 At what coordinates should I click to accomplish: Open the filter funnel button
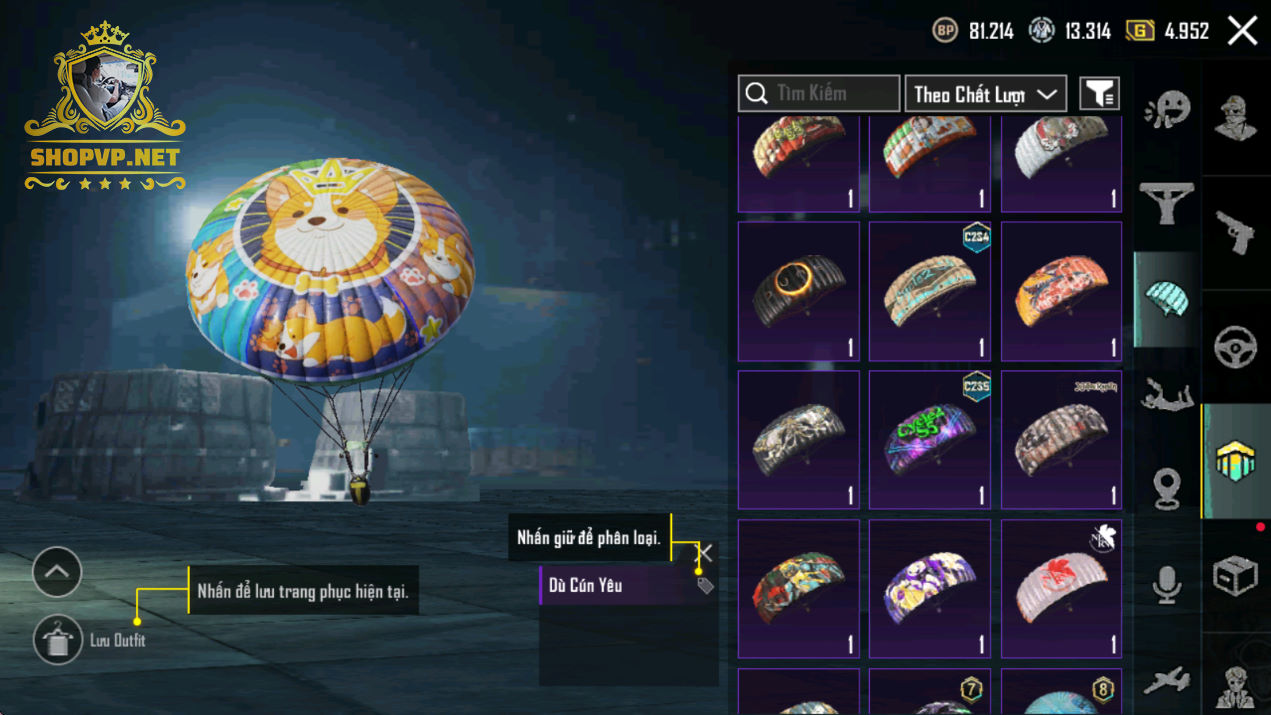(1099, 94)
